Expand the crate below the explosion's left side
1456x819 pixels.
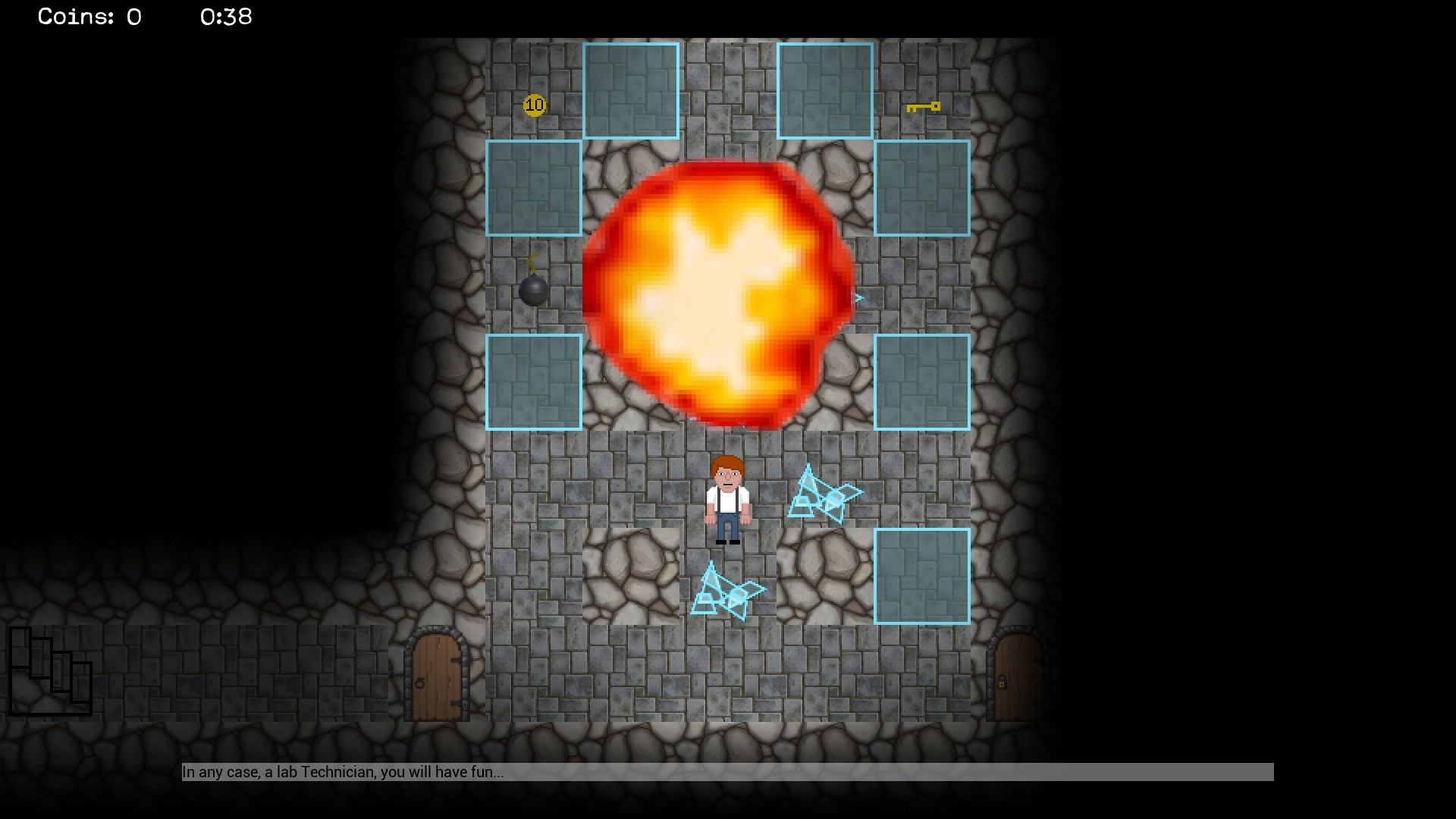tap(534, 381)
